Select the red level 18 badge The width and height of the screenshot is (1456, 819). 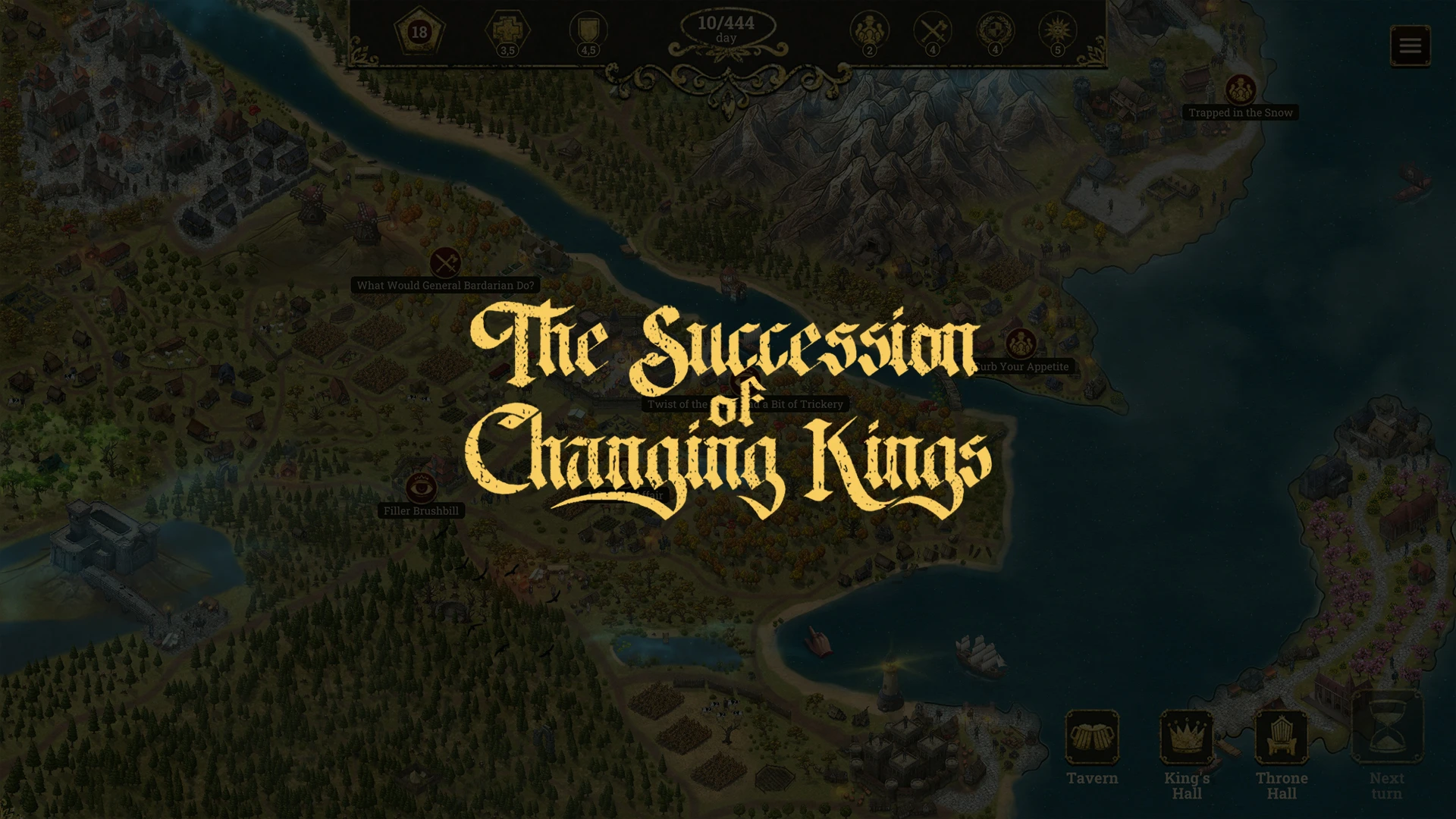(x=419, y=32)
